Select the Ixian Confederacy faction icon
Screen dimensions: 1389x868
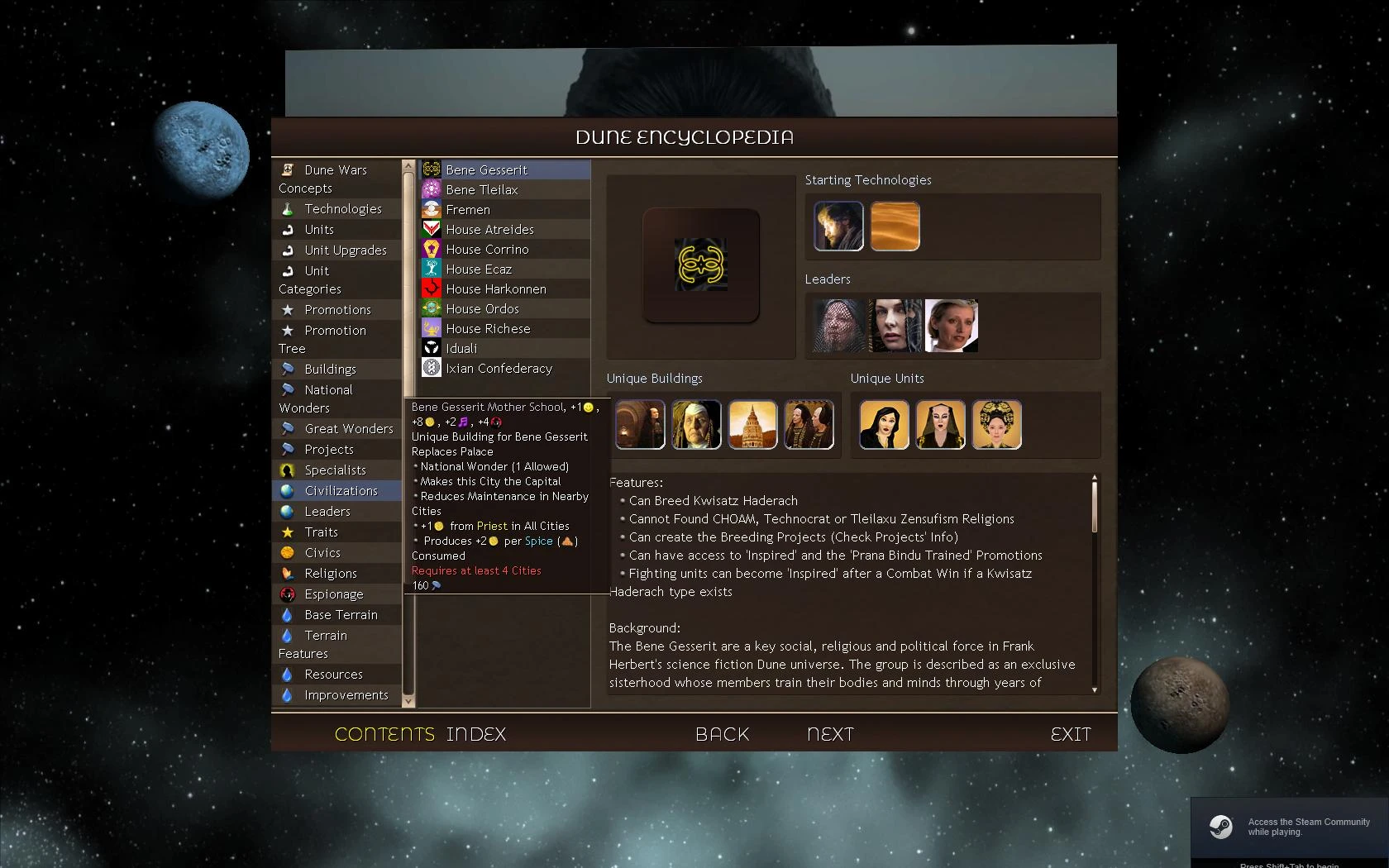431,368
